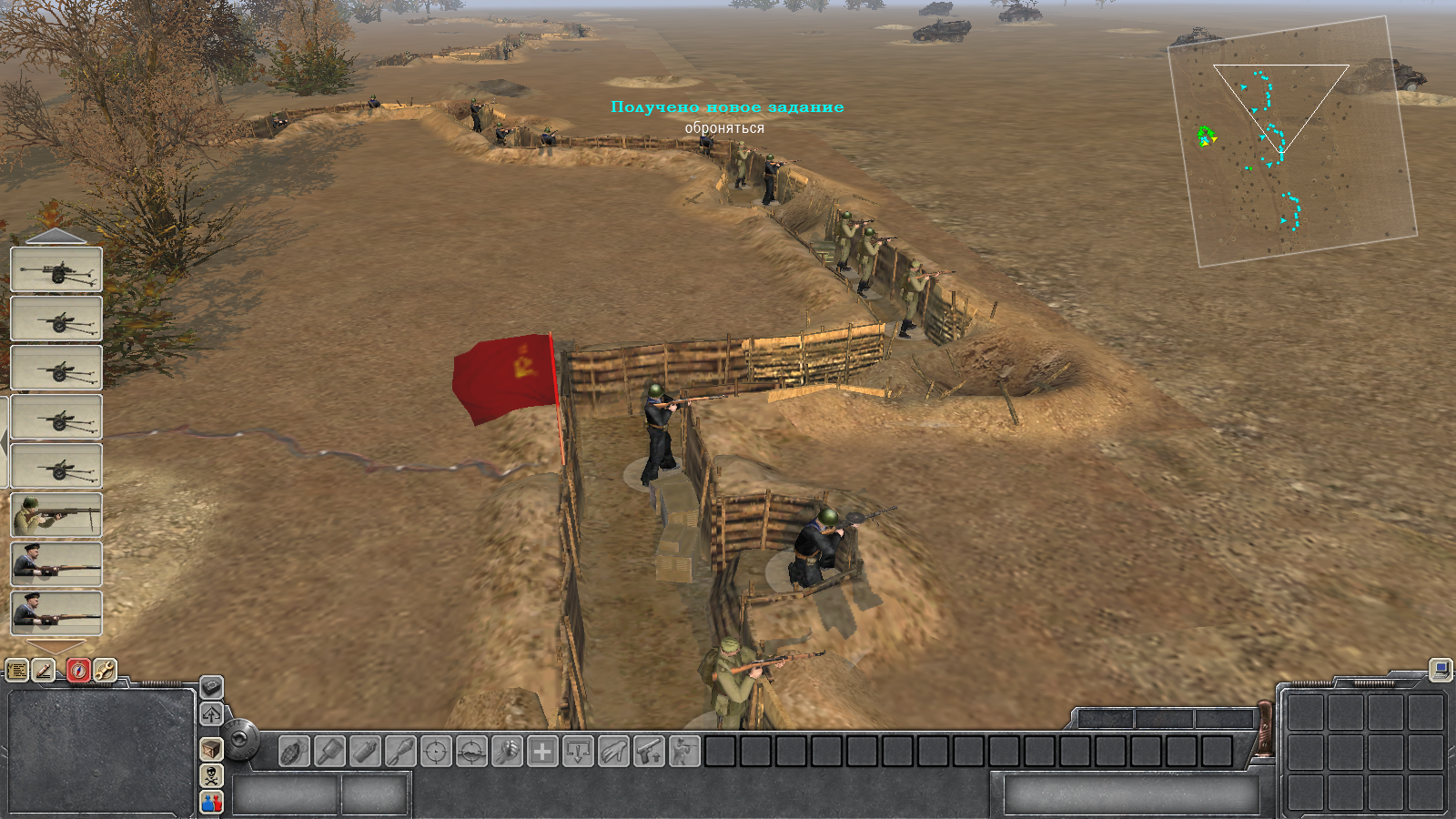Open the computer menu icon
This screenshot has width=1456, height=819.
1440,671
